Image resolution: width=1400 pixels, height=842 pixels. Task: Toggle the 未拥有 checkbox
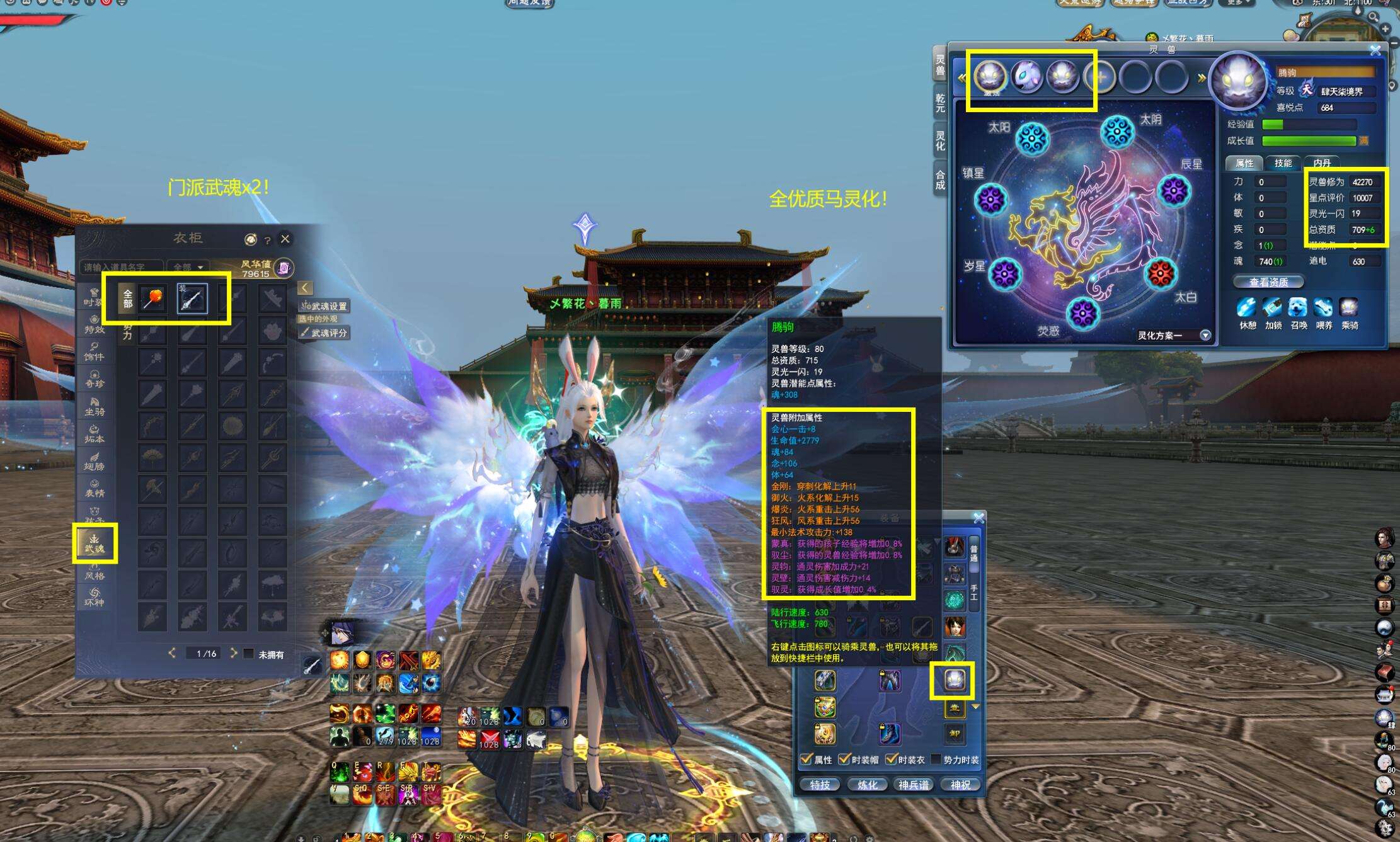[249, 654]
